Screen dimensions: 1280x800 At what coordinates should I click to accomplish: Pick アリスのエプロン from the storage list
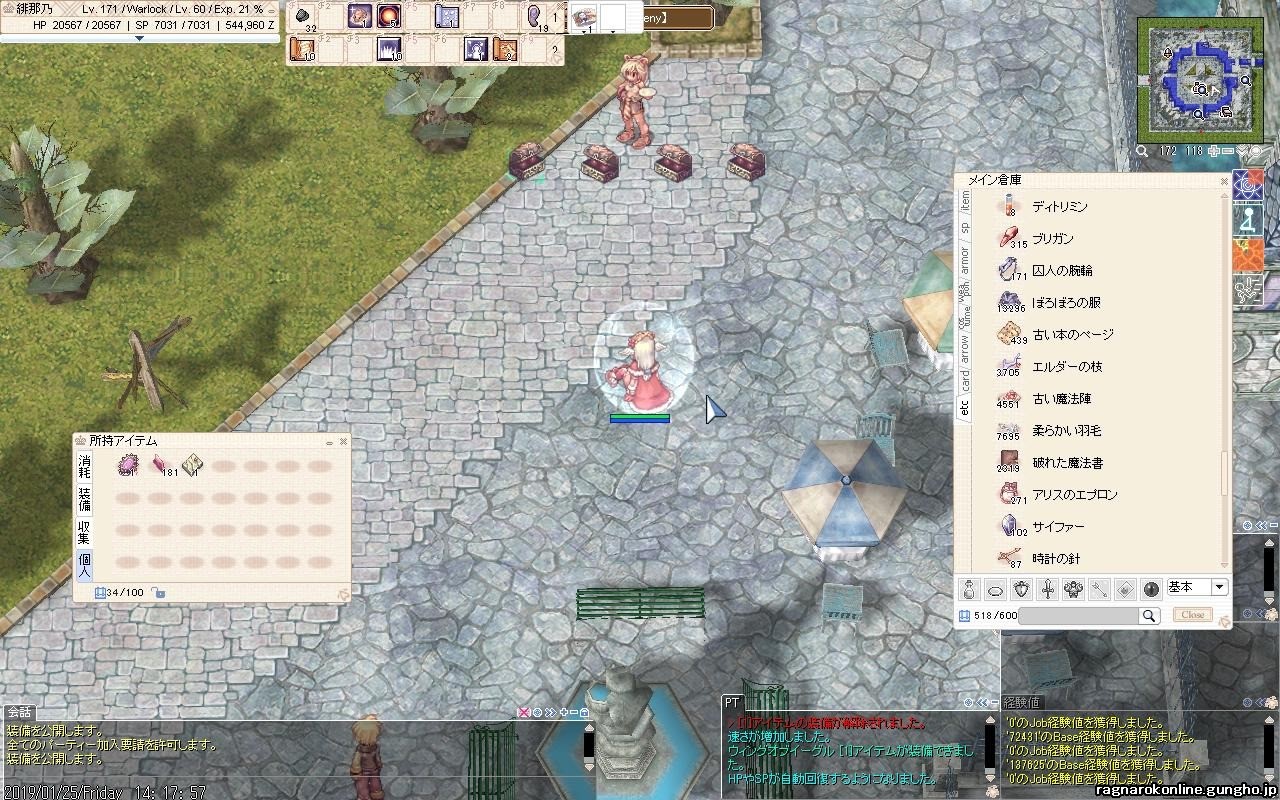tap(1074, 495)
